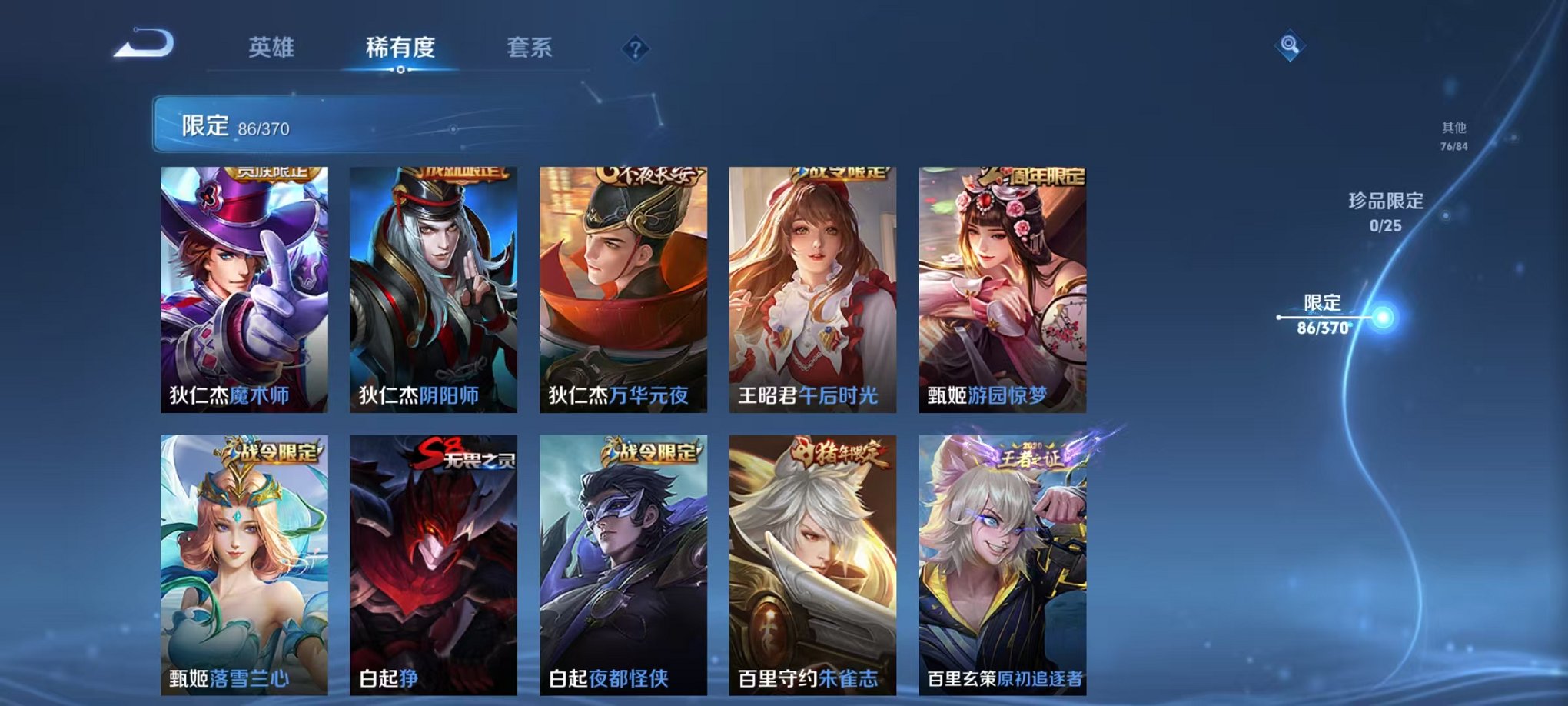This screenshot has height=706, width=1568.
Task: Switch to the 英雄 tab
Action: (x=270, y=48)
